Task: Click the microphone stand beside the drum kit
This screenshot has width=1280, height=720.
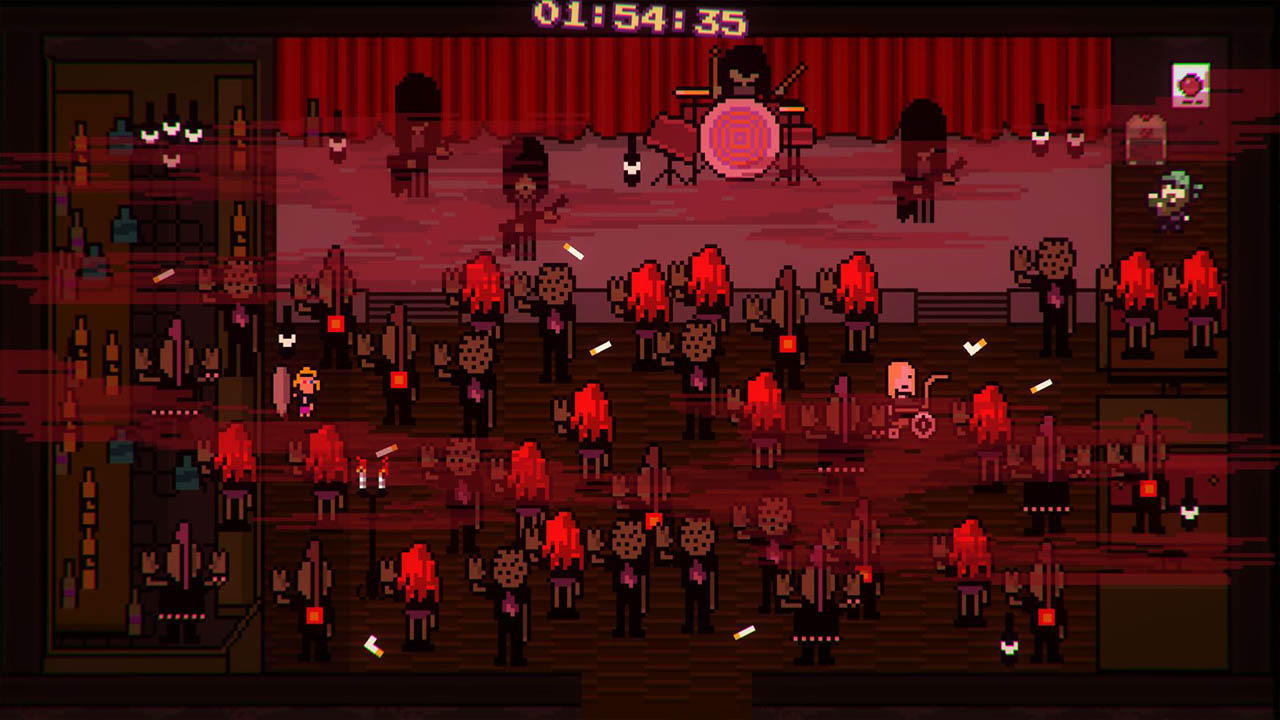Action: coord(634,165)
